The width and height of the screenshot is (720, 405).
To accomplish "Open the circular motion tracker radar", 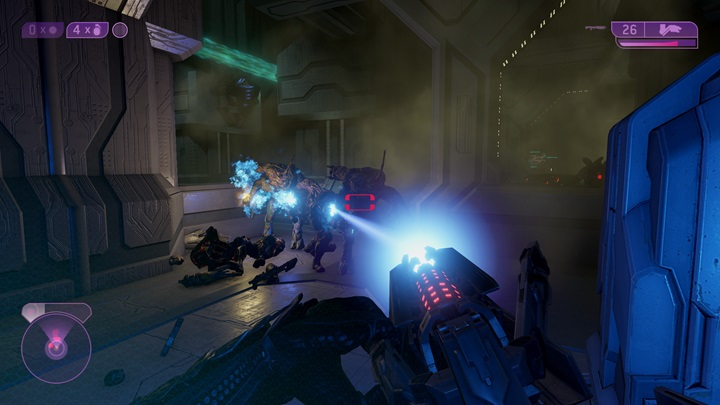I will pyautogui.click(x=56, y=347).
